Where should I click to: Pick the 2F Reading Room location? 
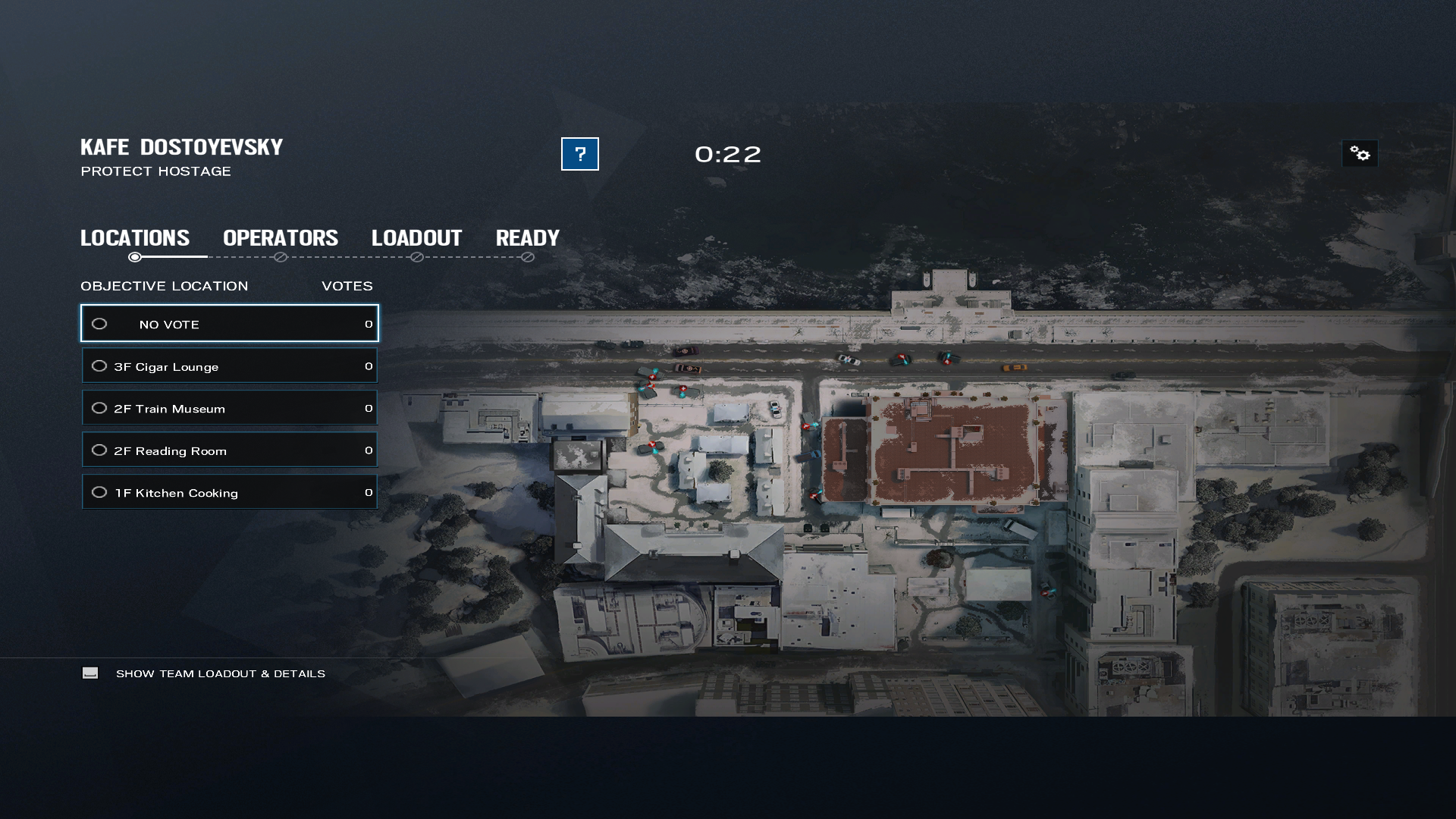tap(229, 450)
